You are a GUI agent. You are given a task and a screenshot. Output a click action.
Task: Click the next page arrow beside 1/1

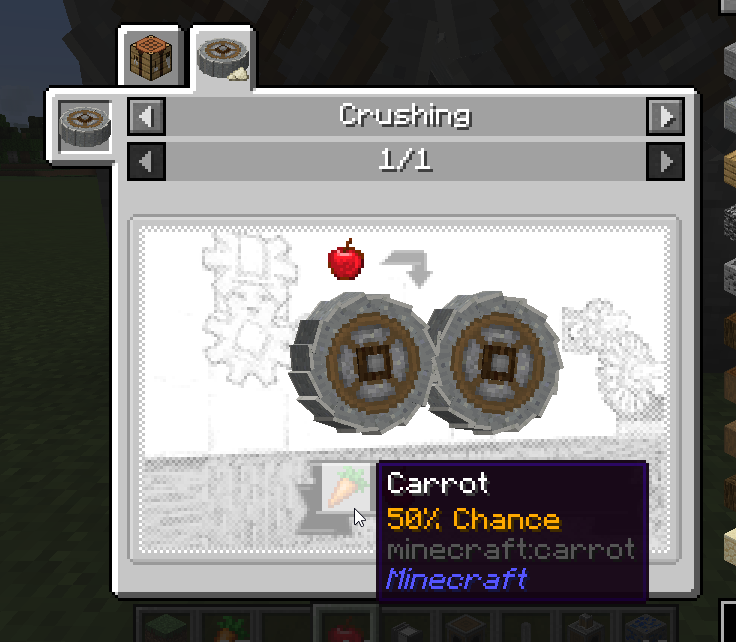(665, 160)
